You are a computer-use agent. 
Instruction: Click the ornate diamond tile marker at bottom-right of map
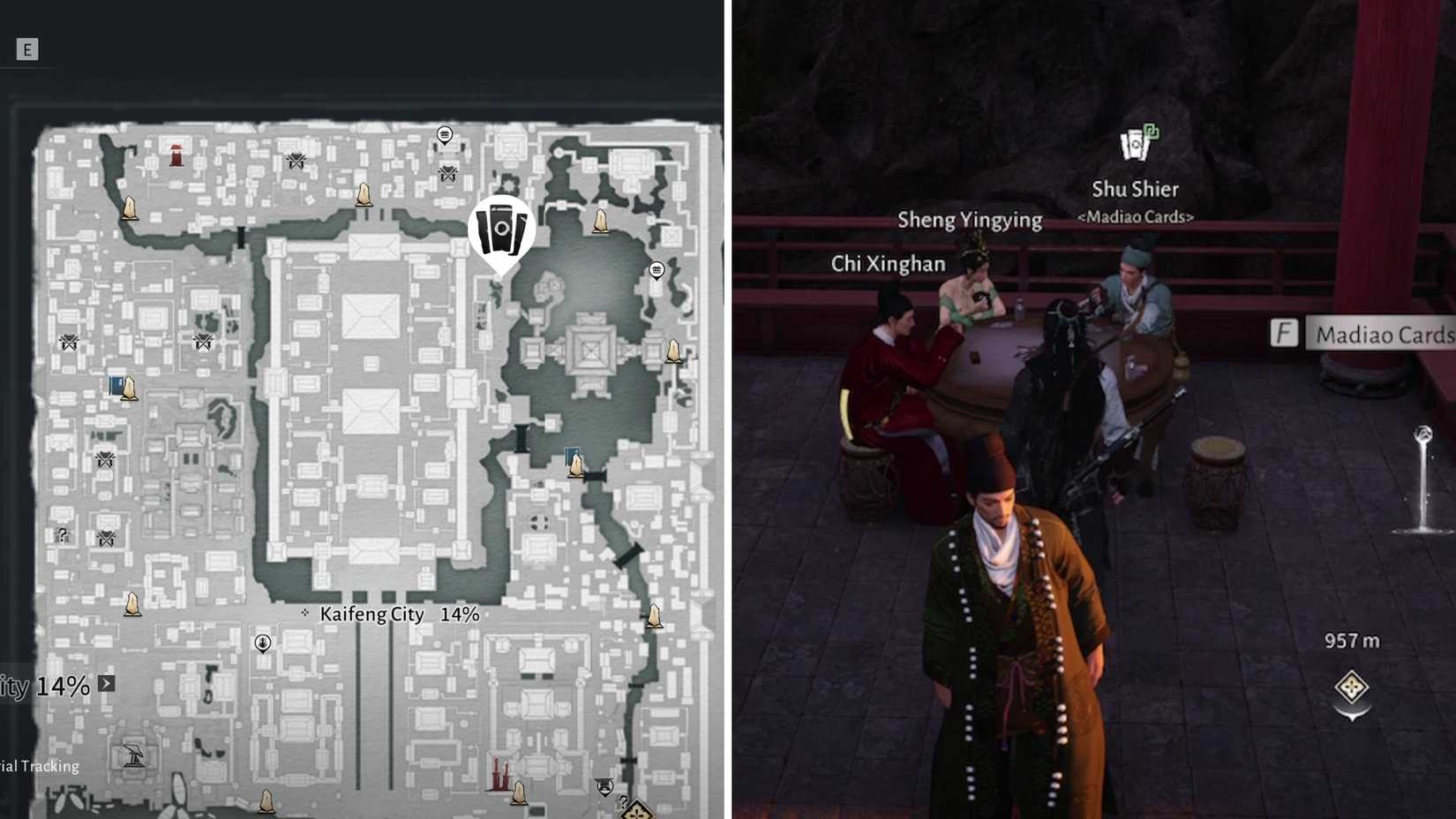638,810
